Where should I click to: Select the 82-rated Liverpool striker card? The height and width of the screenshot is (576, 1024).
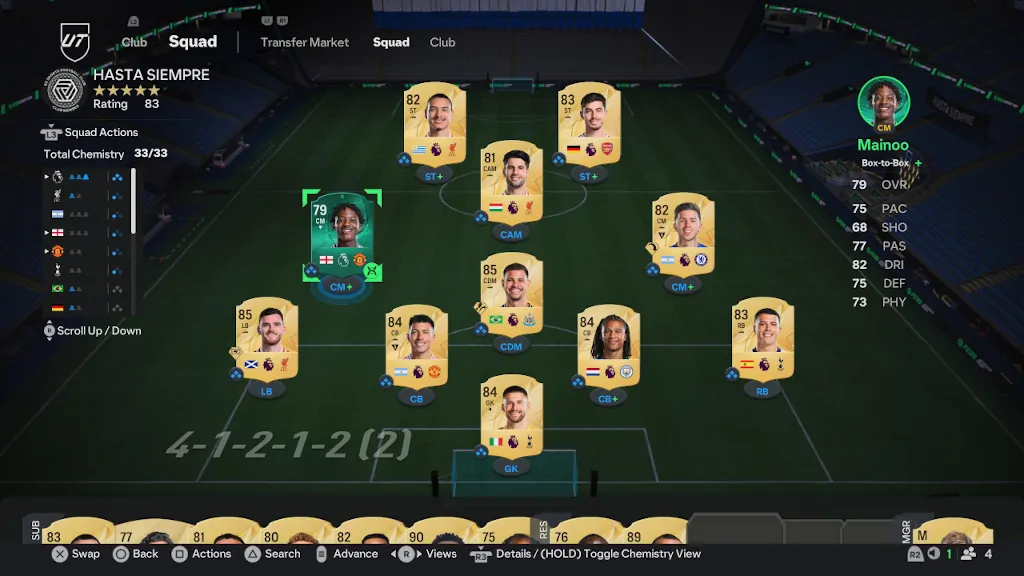(434, 123)
